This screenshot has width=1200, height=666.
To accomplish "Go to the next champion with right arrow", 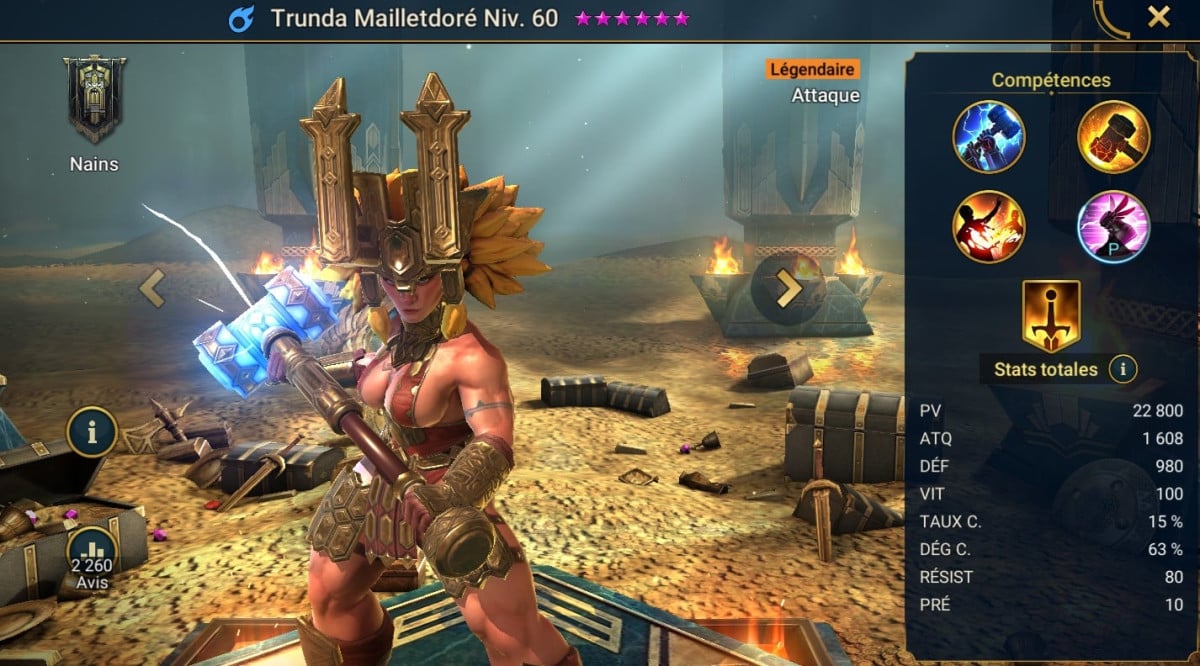I will [x=789, y=289].
